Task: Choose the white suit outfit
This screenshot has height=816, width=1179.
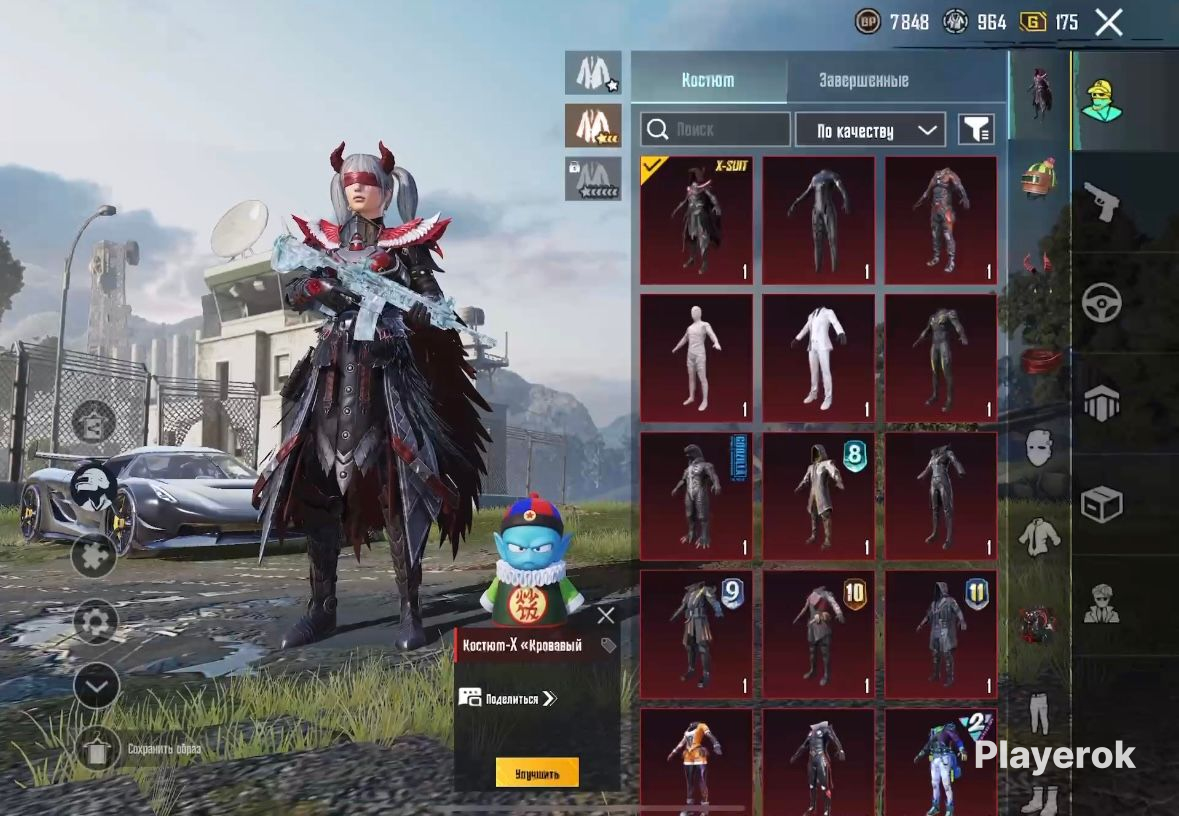Action: pos(818,357)
